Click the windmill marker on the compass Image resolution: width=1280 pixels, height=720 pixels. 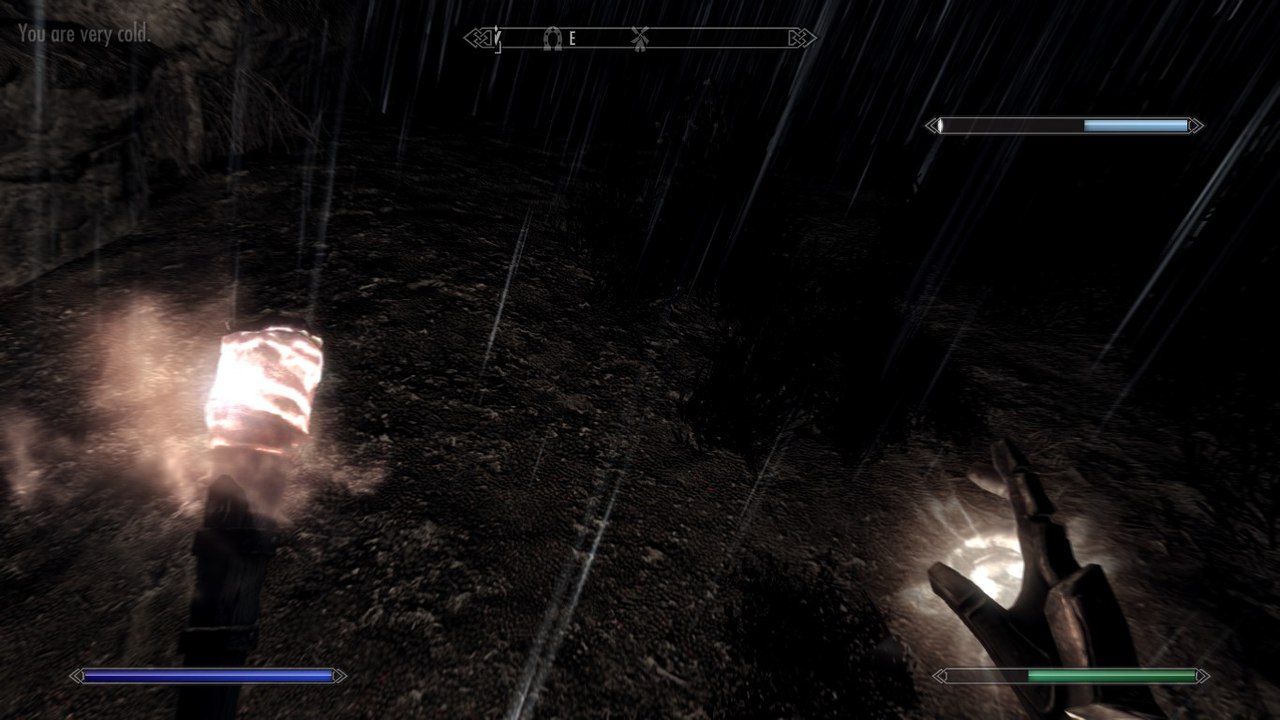[640, 39]
